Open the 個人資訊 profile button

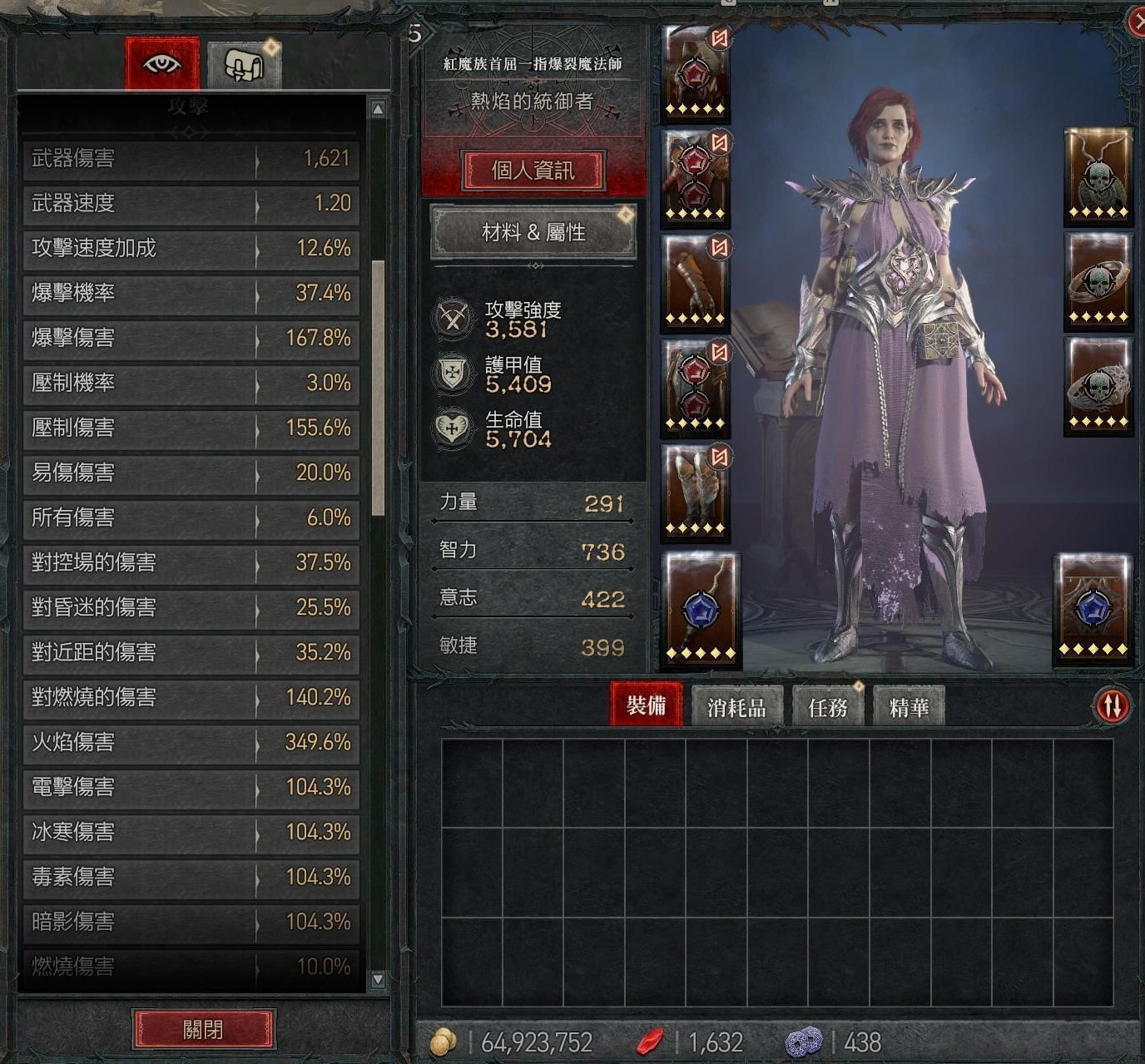click(x=533, y=171)
